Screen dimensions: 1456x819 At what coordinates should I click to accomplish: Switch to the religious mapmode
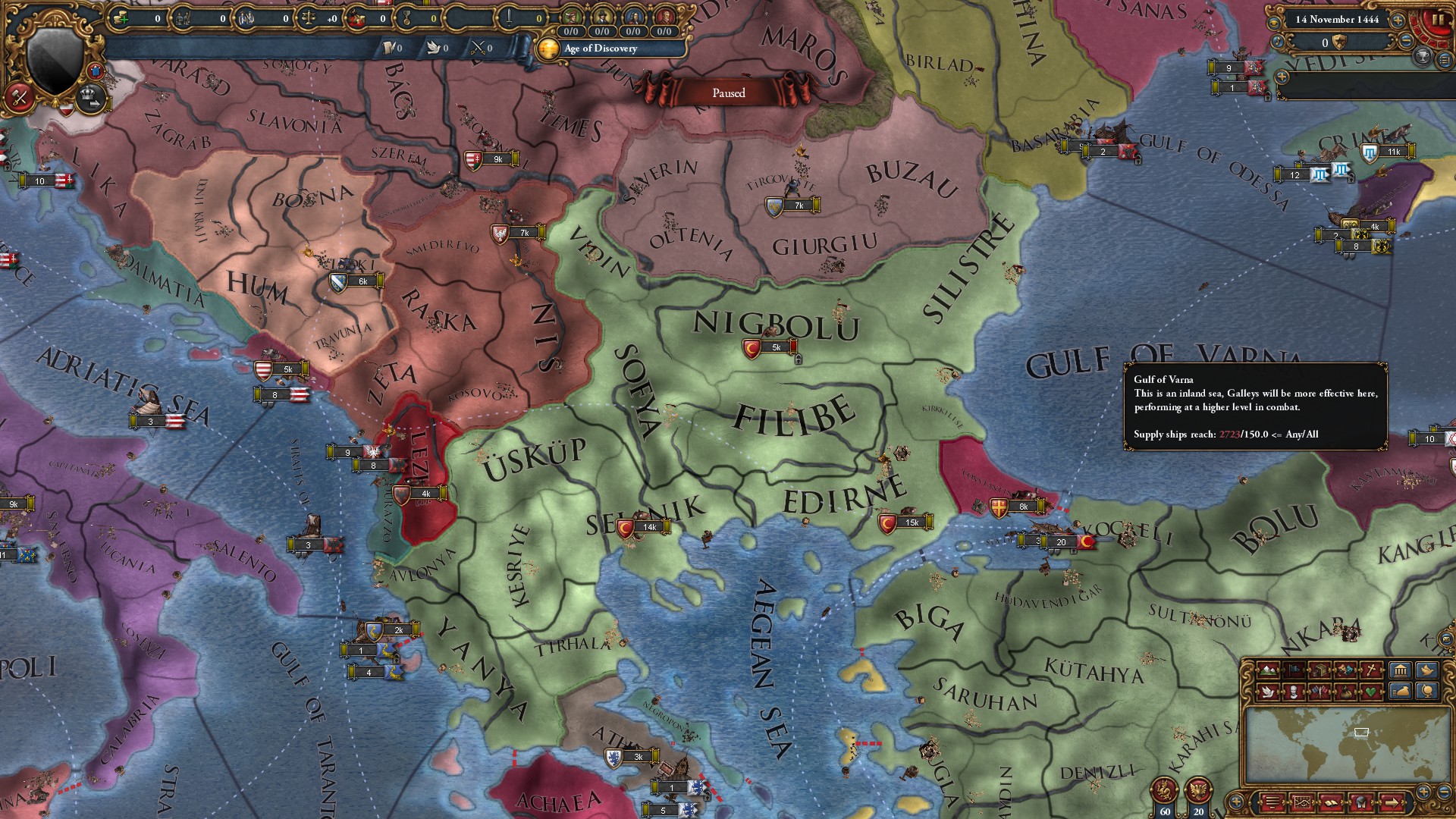pos(1371,669)
